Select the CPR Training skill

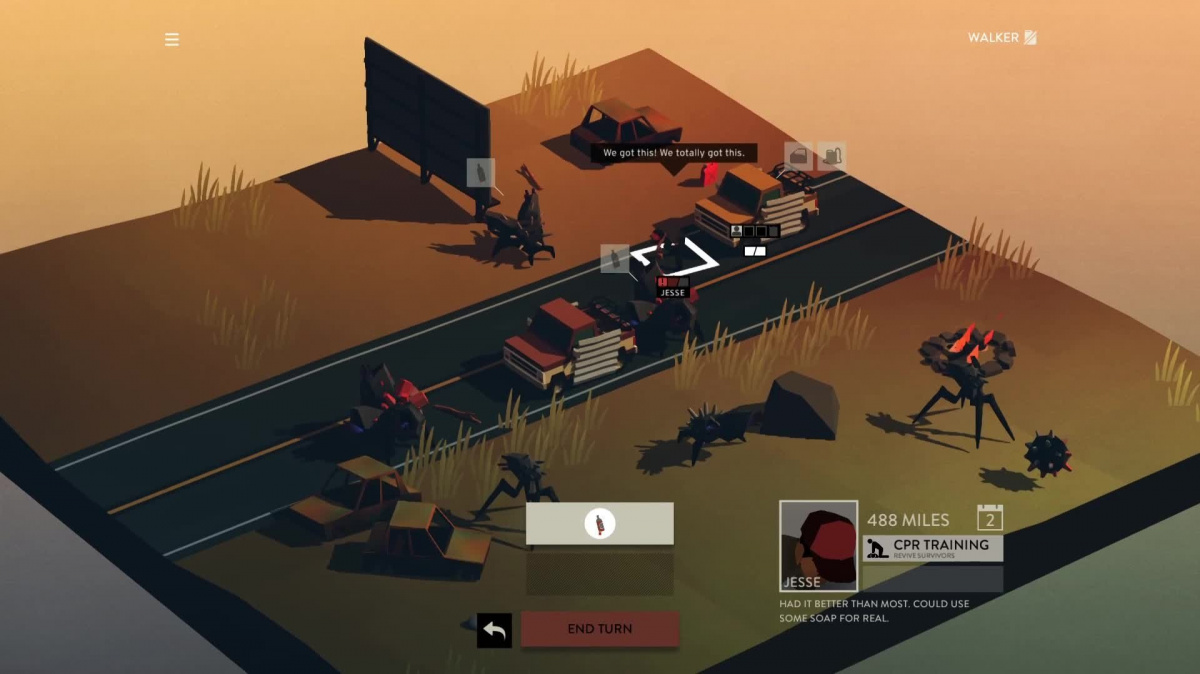[x=932, y=548]
